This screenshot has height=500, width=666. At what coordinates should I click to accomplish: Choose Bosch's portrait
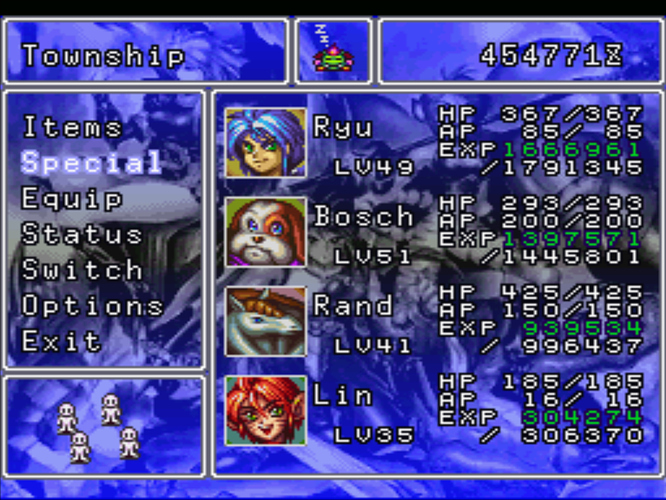(x=266, y=231)
